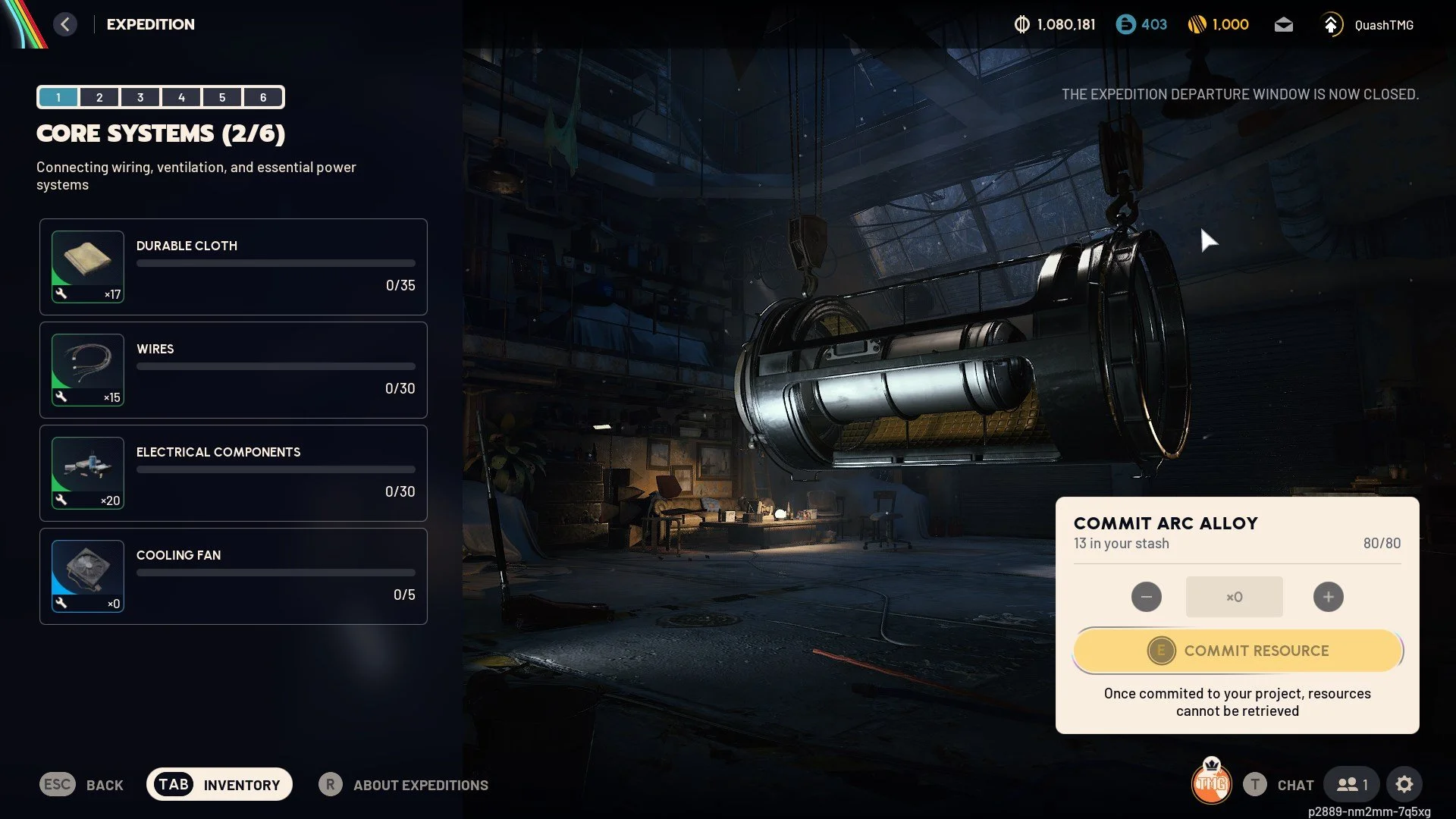This screenshot has height=819, width=1456.
Task: Show expedition stage 6 tab
Action: point(263,97)
